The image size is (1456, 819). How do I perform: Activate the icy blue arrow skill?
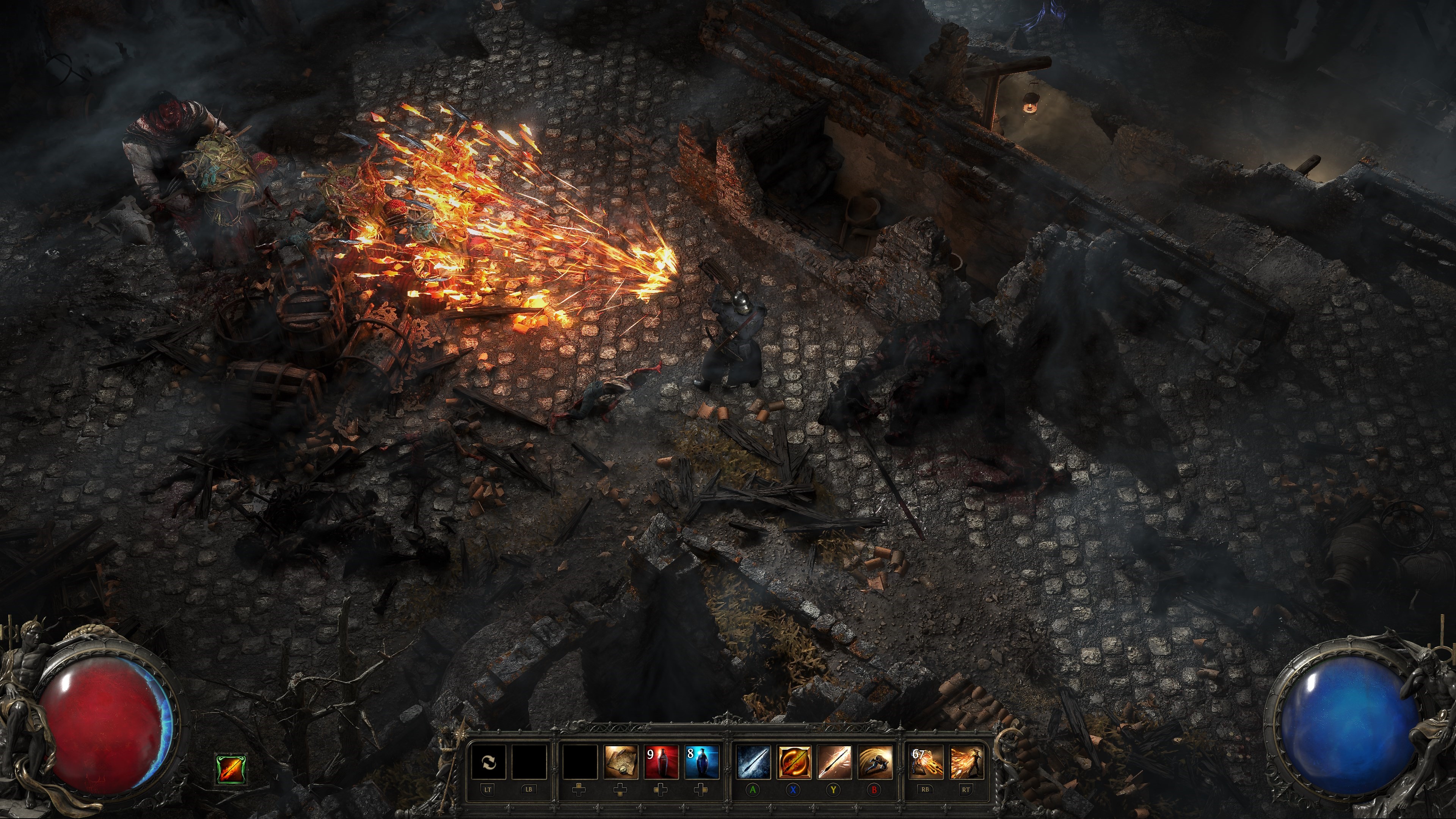(x=753, y=763)
